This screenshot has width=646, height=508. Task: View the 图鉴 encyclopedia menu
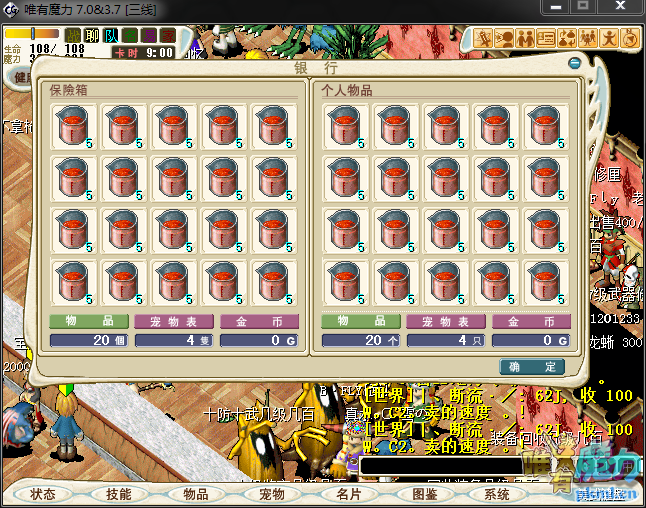click(x=423, y=494)
